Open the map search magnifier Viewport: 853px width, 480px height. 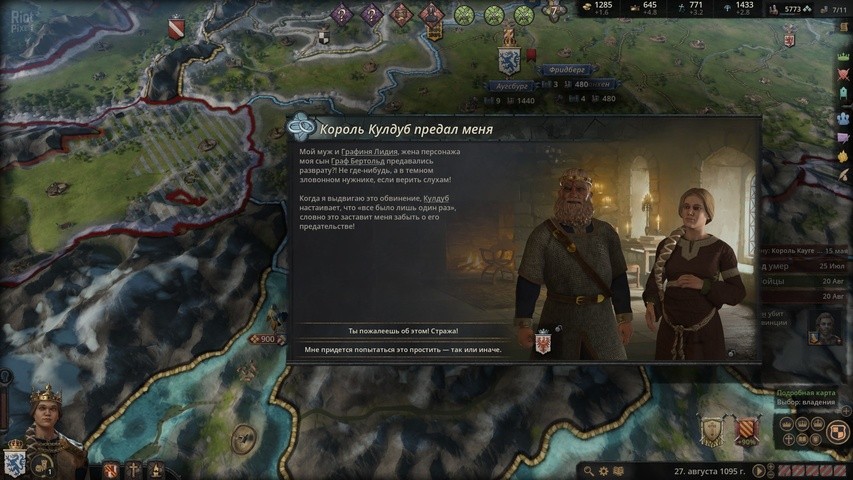pyautogui.click(x=589, y=470)
